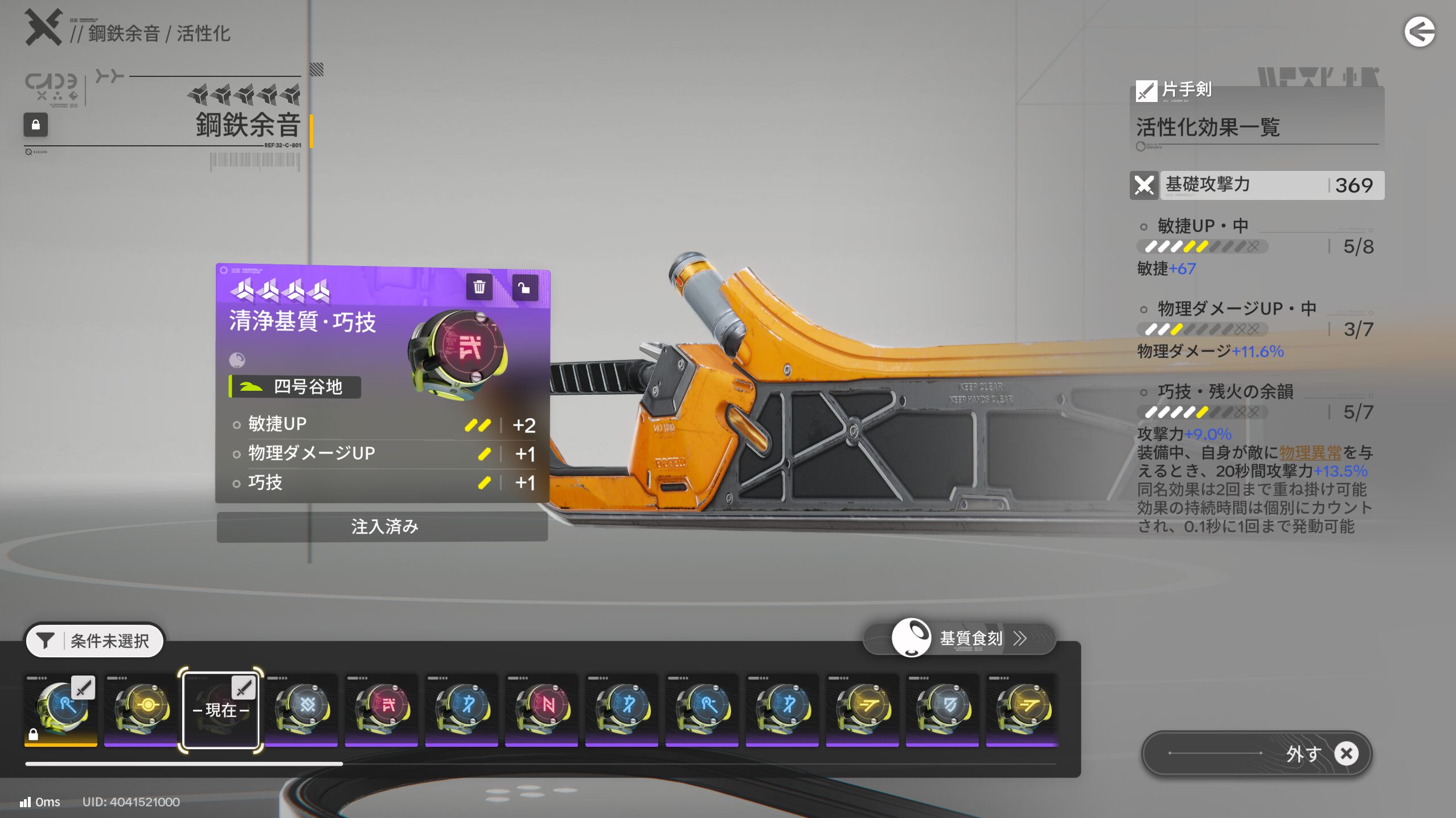Select the gray shield essence thumbnail
Viewport: 1456px width, 818px height.
click(942, 709)
